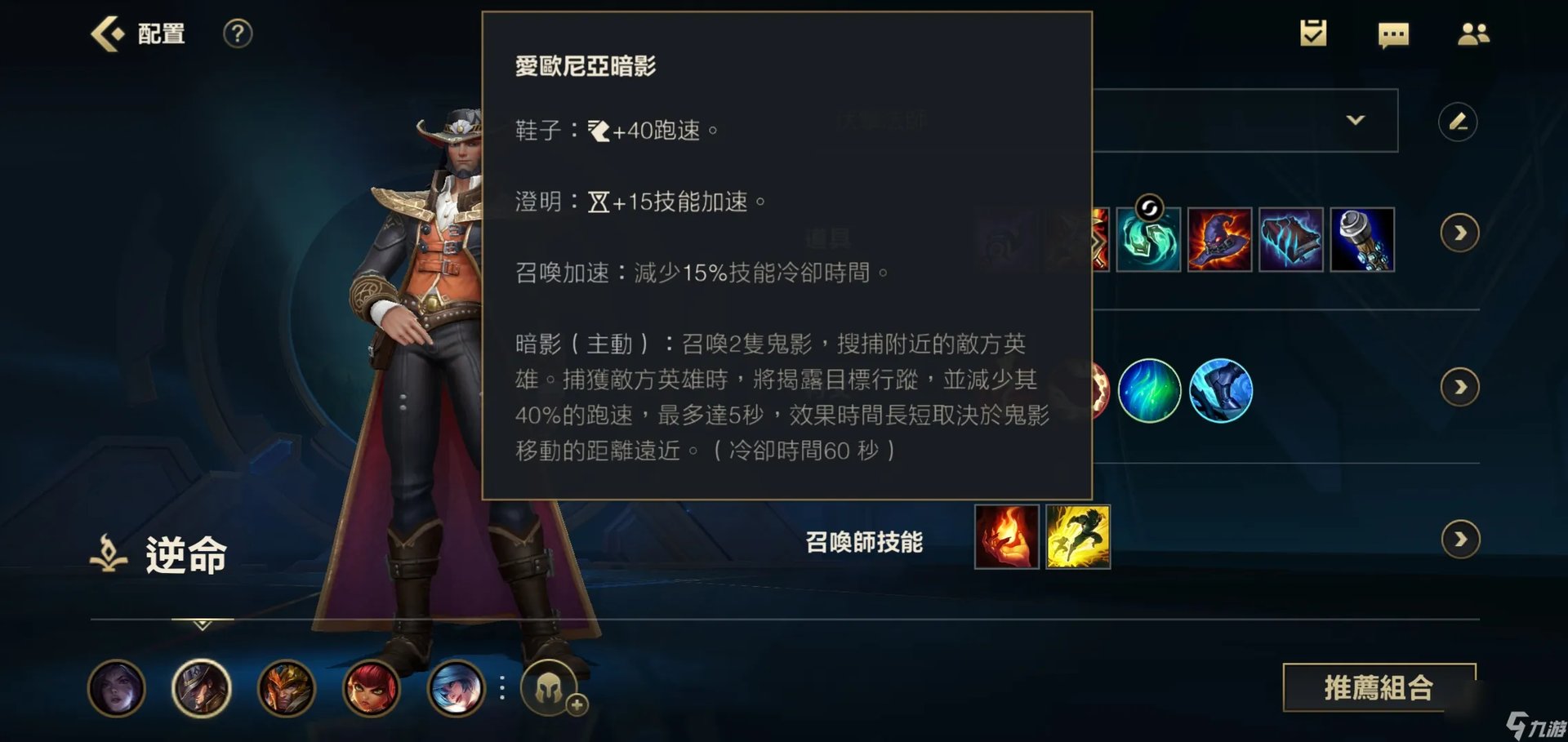The width and height of the screenshot is (1568, 742).
Task: Click the pencil edit loadout button
Action: 1460,122
